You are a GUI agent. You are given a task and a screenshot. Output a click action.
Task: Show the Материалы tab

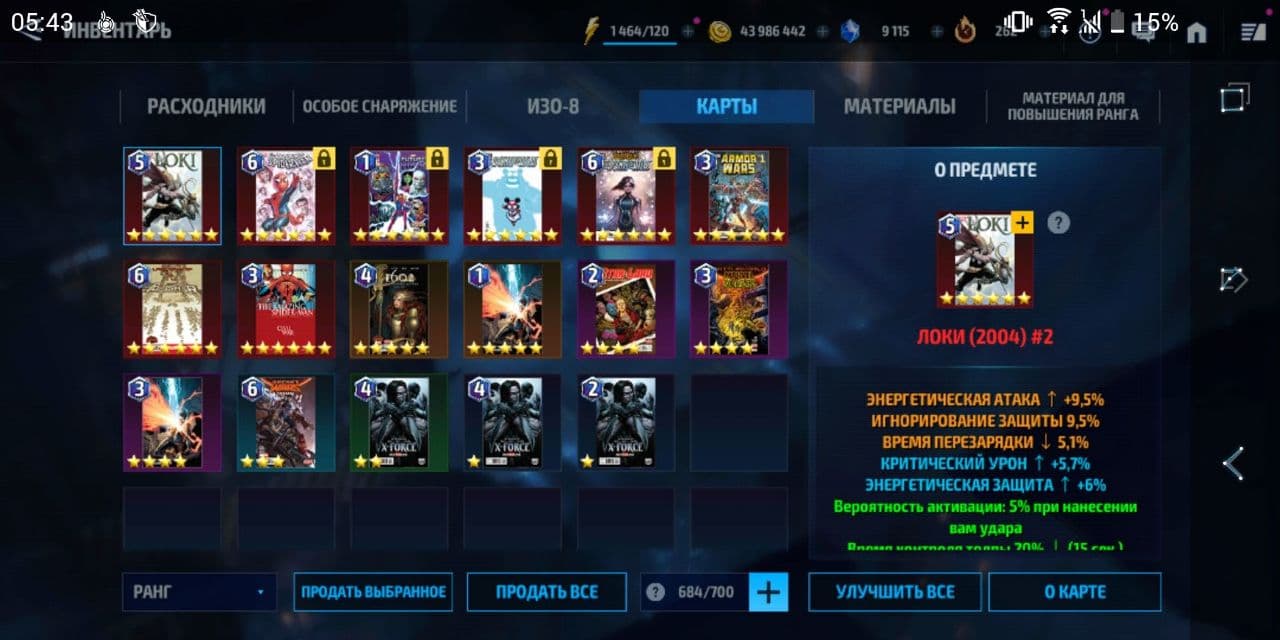click(899, 107)
